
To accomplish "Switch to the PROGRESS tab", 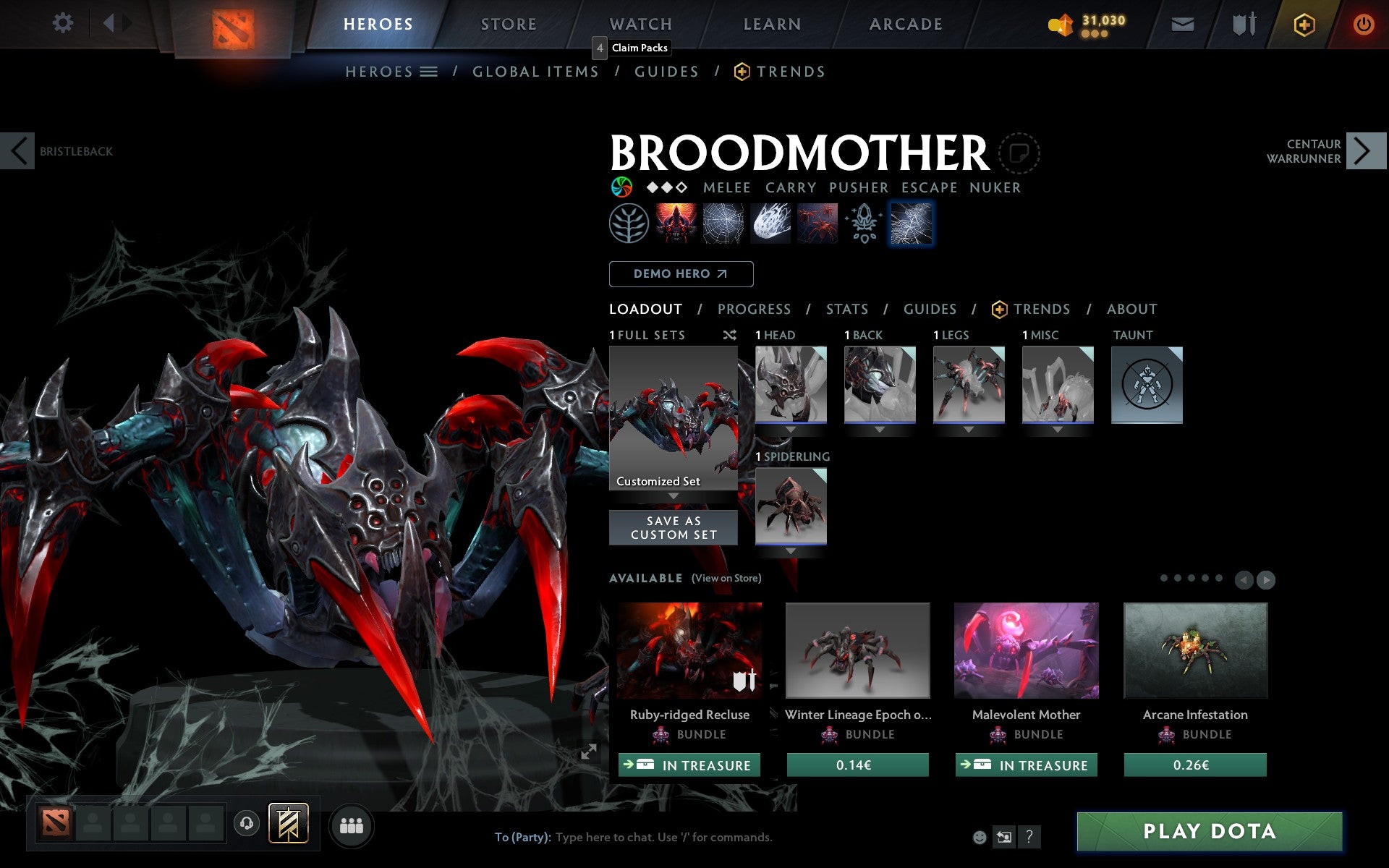I will (754, 309).
